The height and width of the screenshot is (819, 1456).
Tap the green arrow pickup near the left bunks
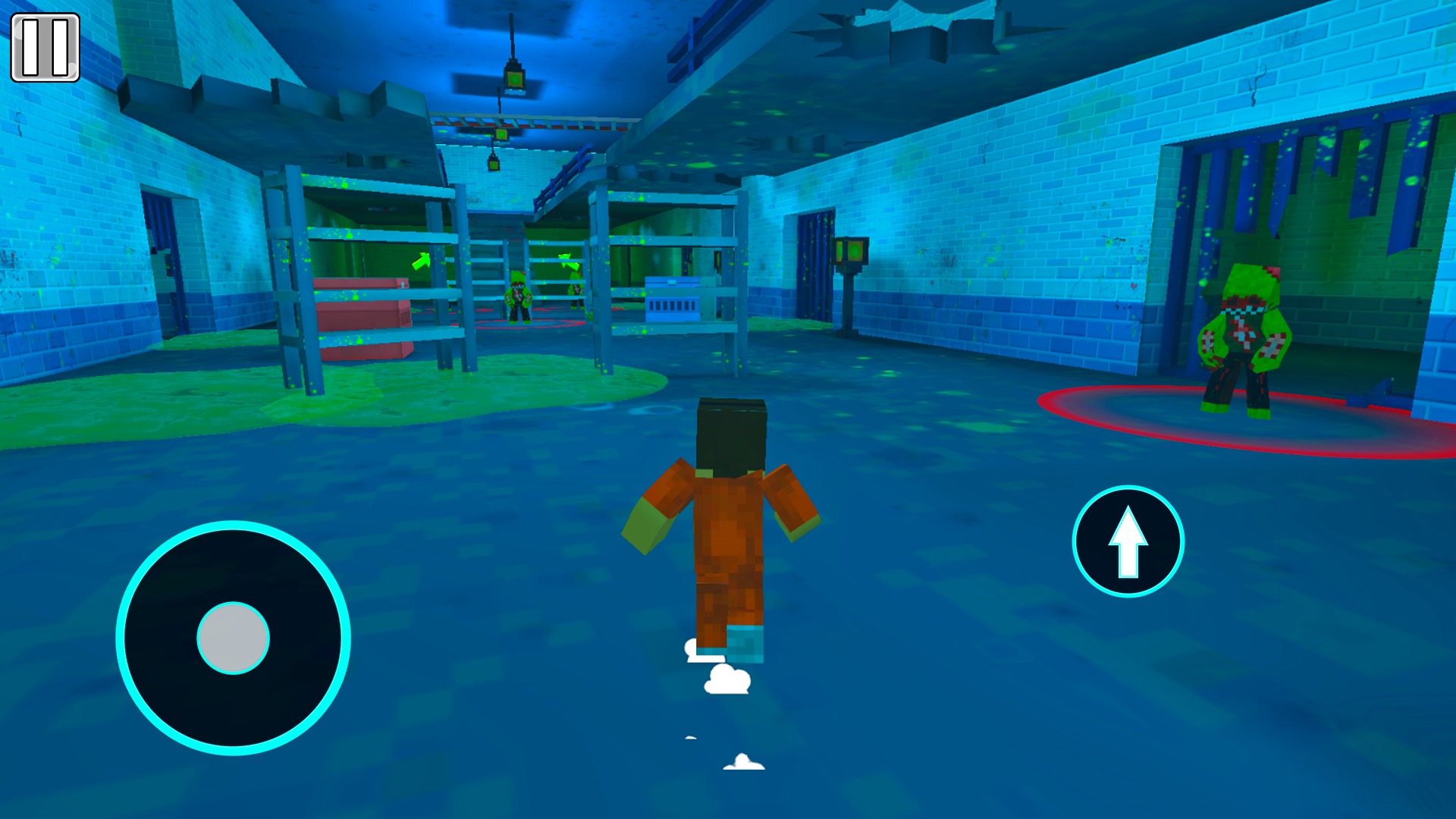[422, 262]
